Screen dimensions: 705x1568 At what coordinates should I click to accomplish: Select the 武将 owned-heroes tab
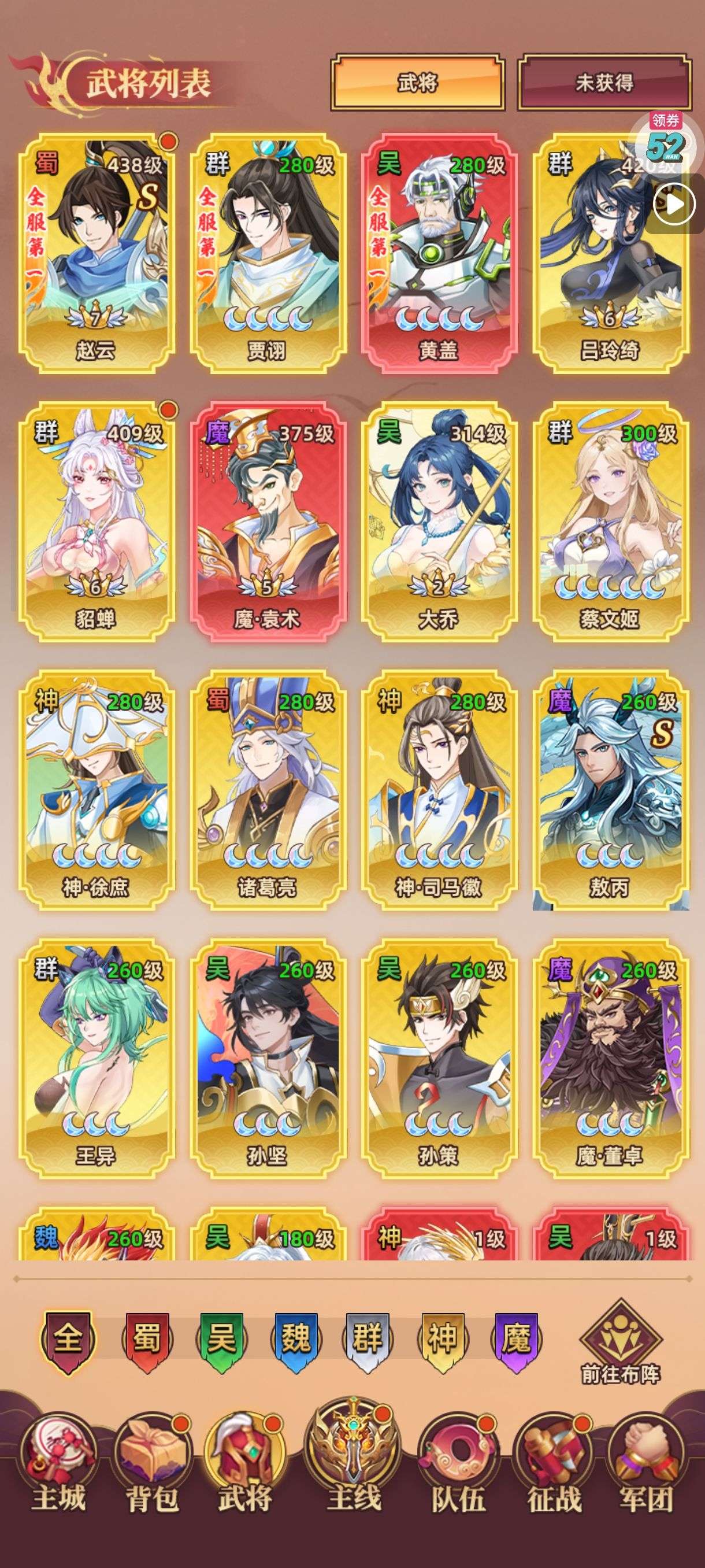click(417, 83)
